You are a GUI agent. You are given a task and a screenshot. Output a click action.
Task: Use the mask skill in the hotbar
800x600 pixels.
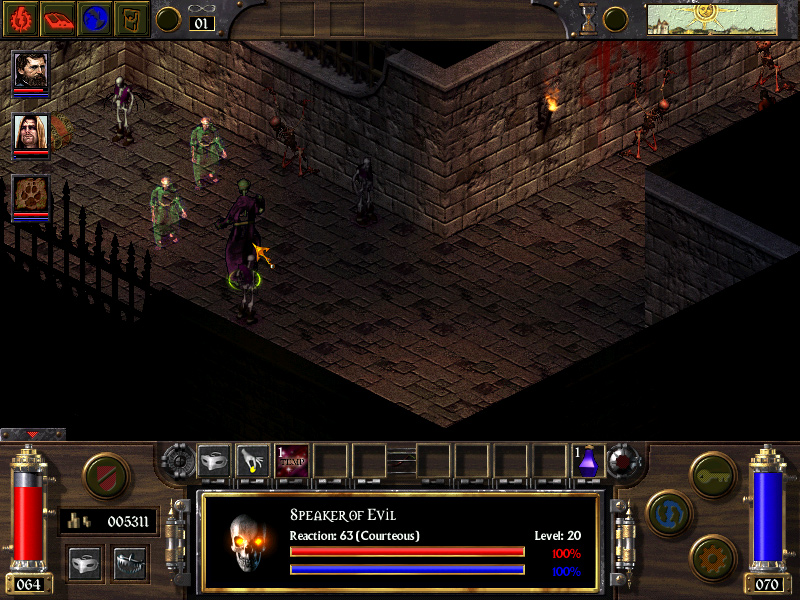[x=214, y=461]
